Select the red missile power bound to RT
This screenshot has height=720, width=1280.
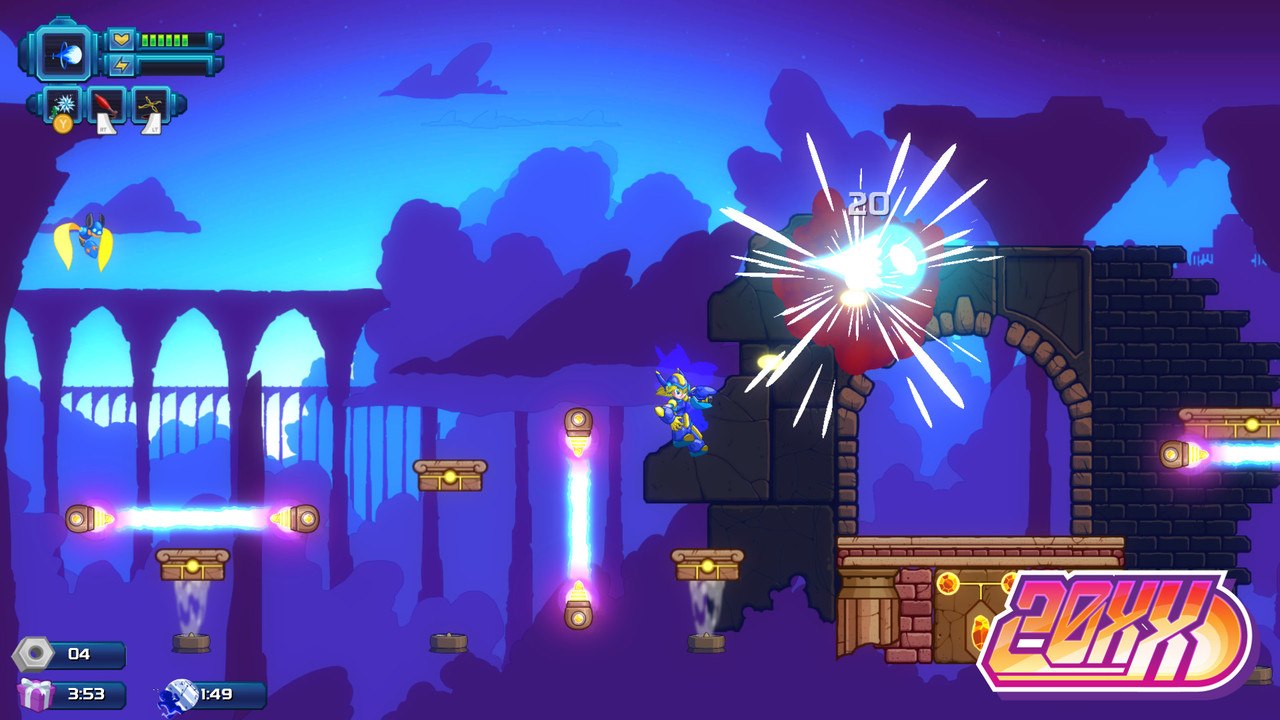point(106,103)
